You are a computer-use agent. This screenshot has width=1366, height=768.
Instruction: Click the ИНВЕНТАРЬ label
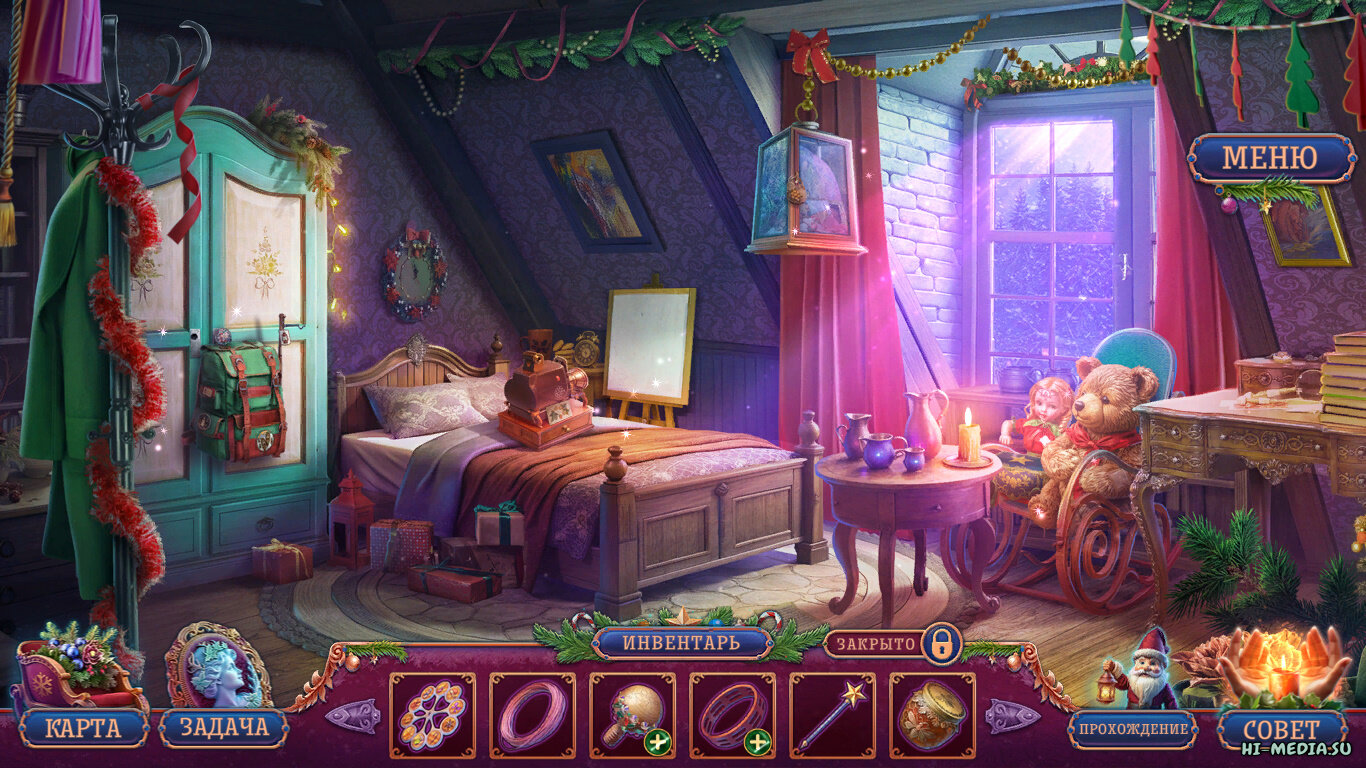point(682,642)
